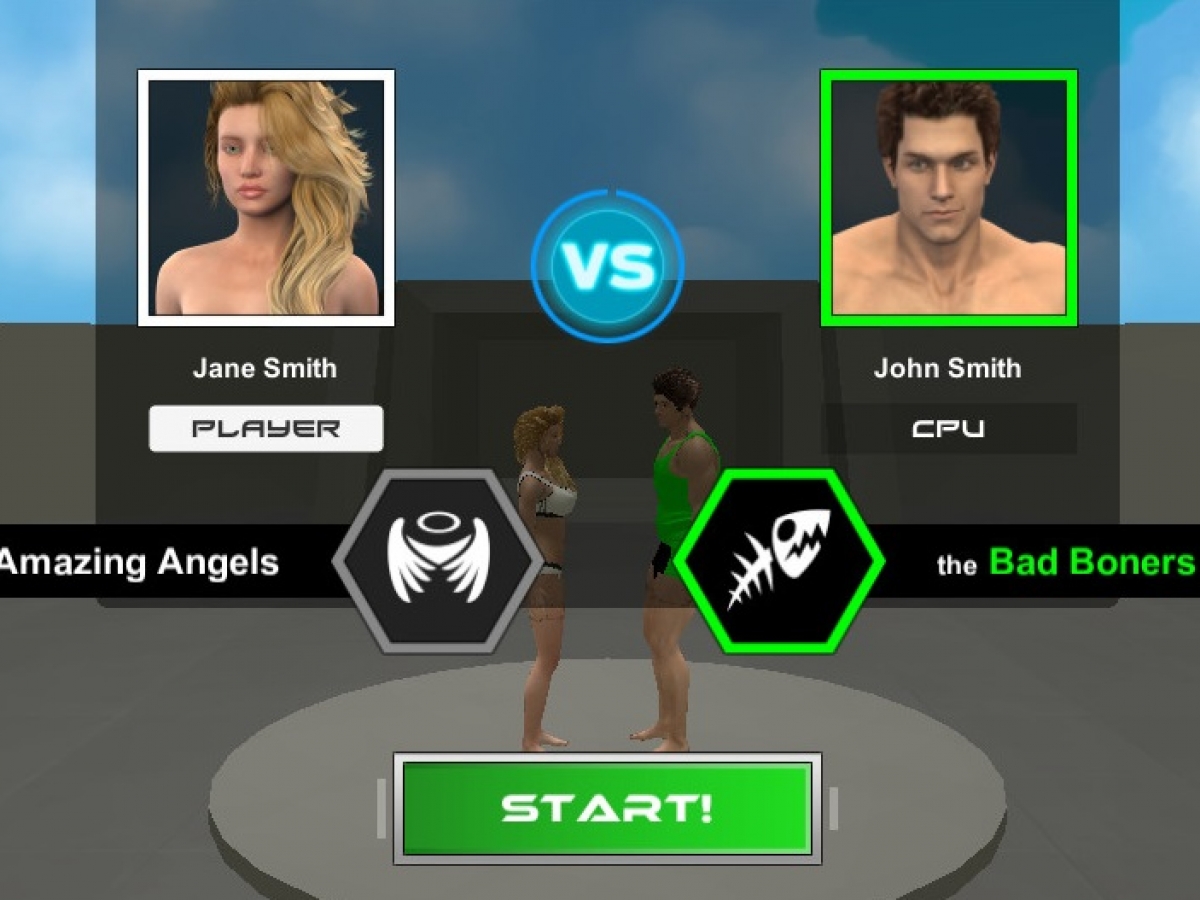Viewport: 1200px width, 900px height.
Task: Select John Smith's portrait
Action: pos(948,198)
